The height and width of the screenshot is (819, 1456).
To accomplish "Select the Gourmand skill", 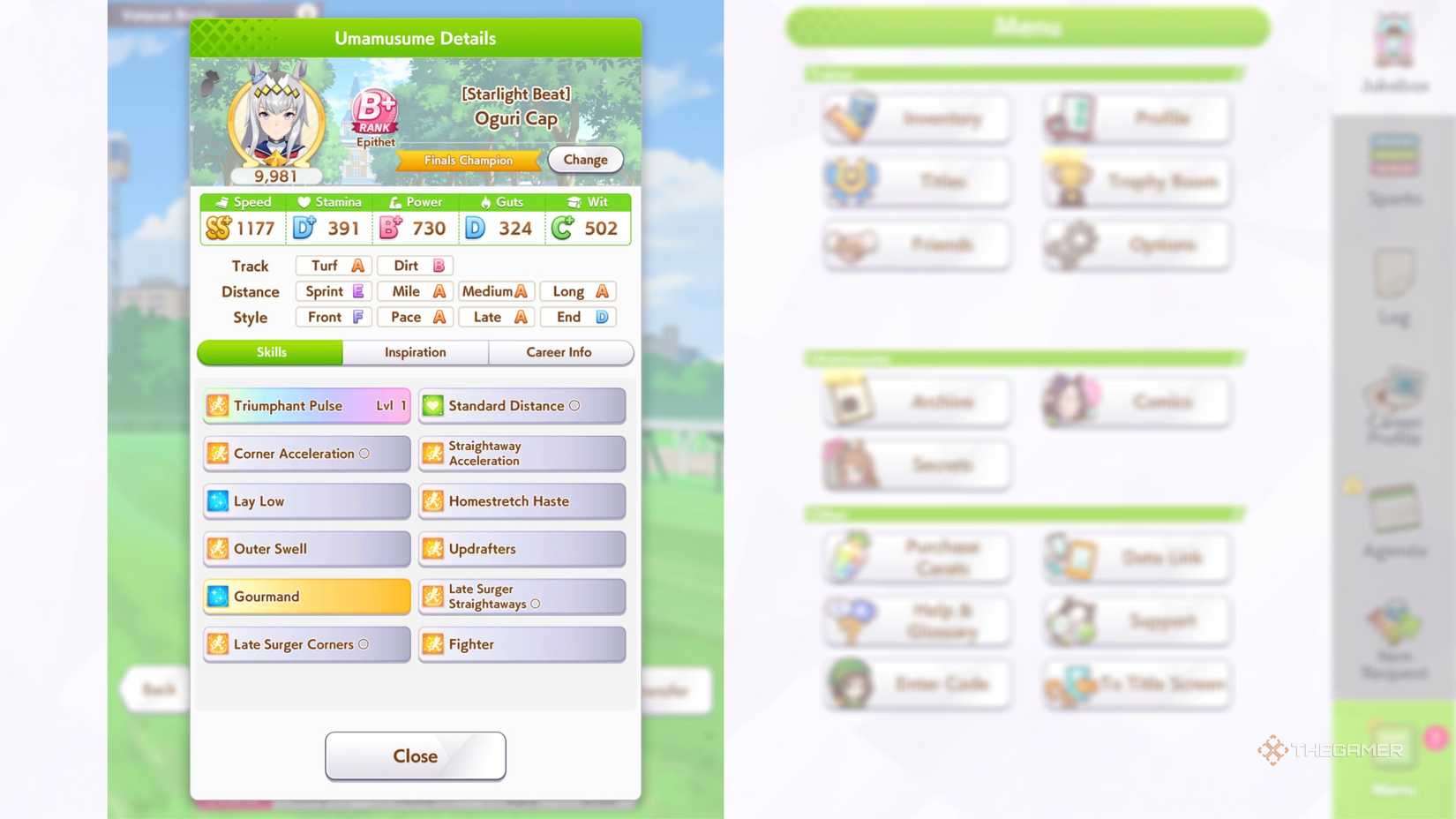I will coord(305,596).
